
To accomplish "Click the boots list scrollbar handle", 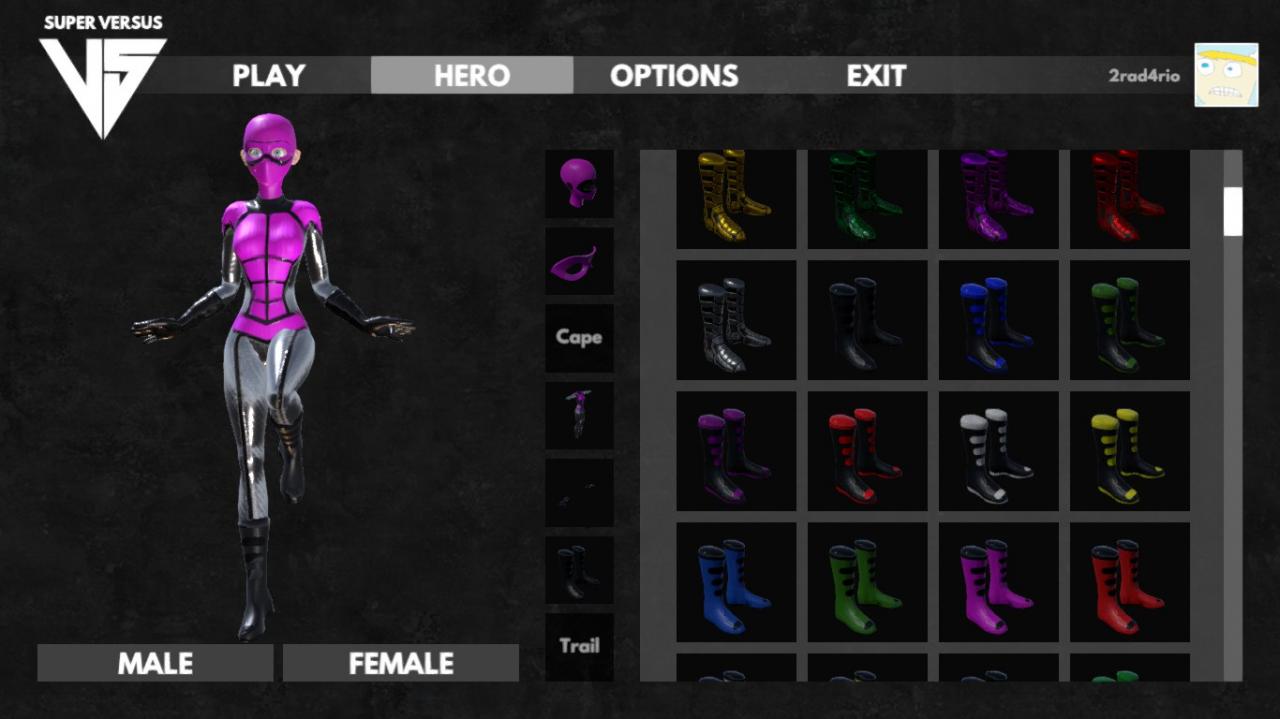I will click(x=1232, y=211).
